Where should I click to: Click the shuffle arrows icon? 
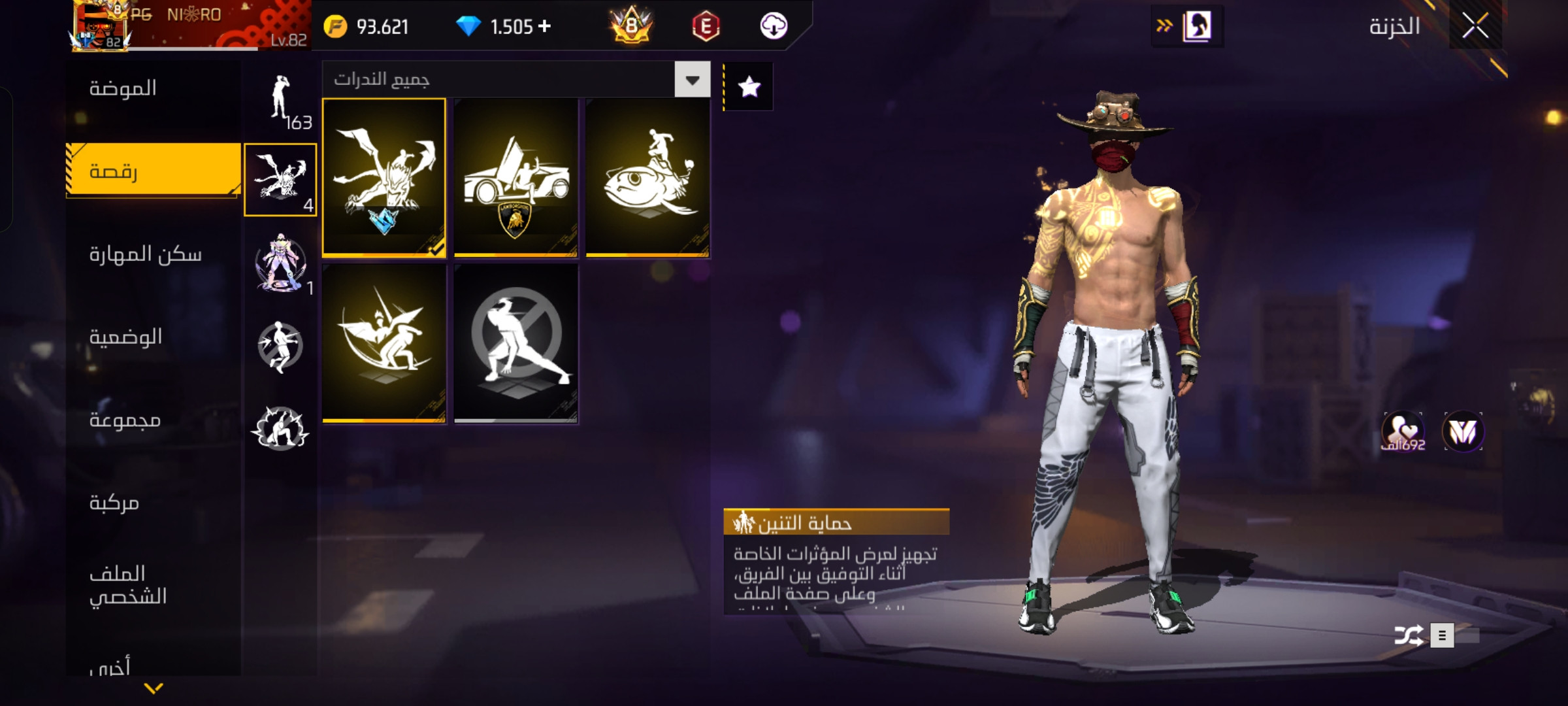[1408, 635]
